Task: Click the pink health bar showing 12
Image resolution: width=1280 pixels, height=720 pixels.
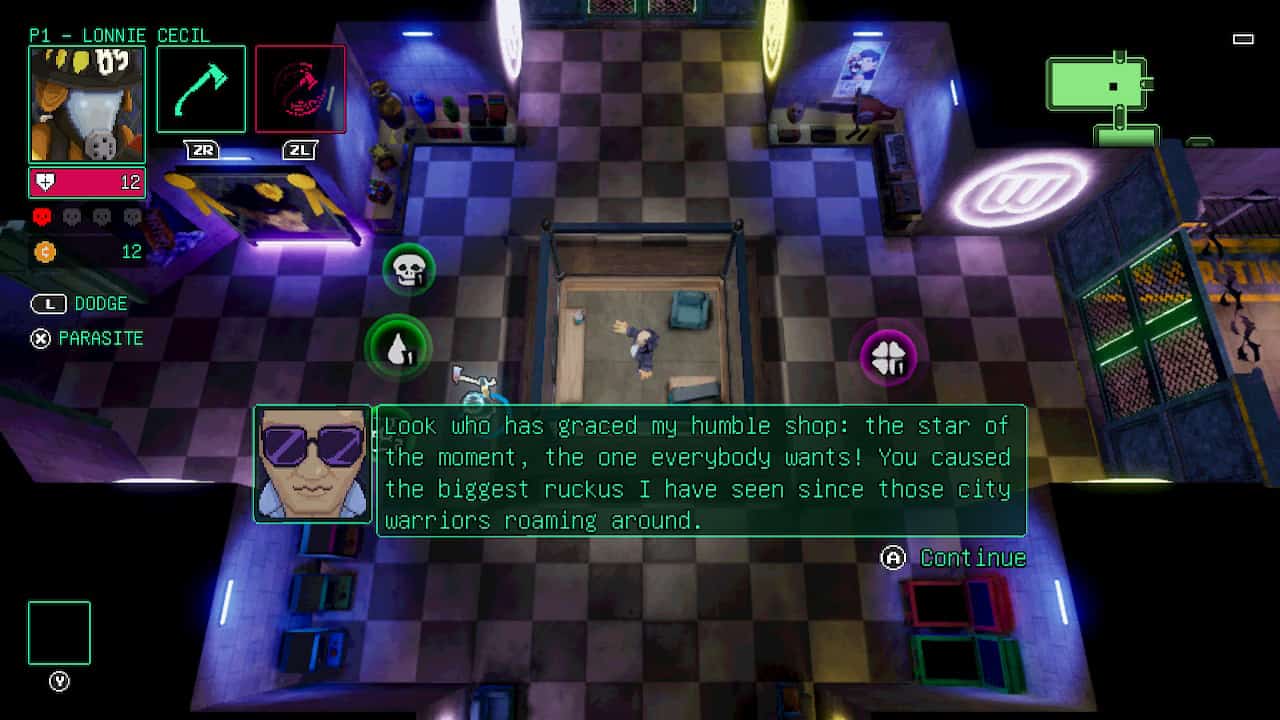Action: coord(87,182)
